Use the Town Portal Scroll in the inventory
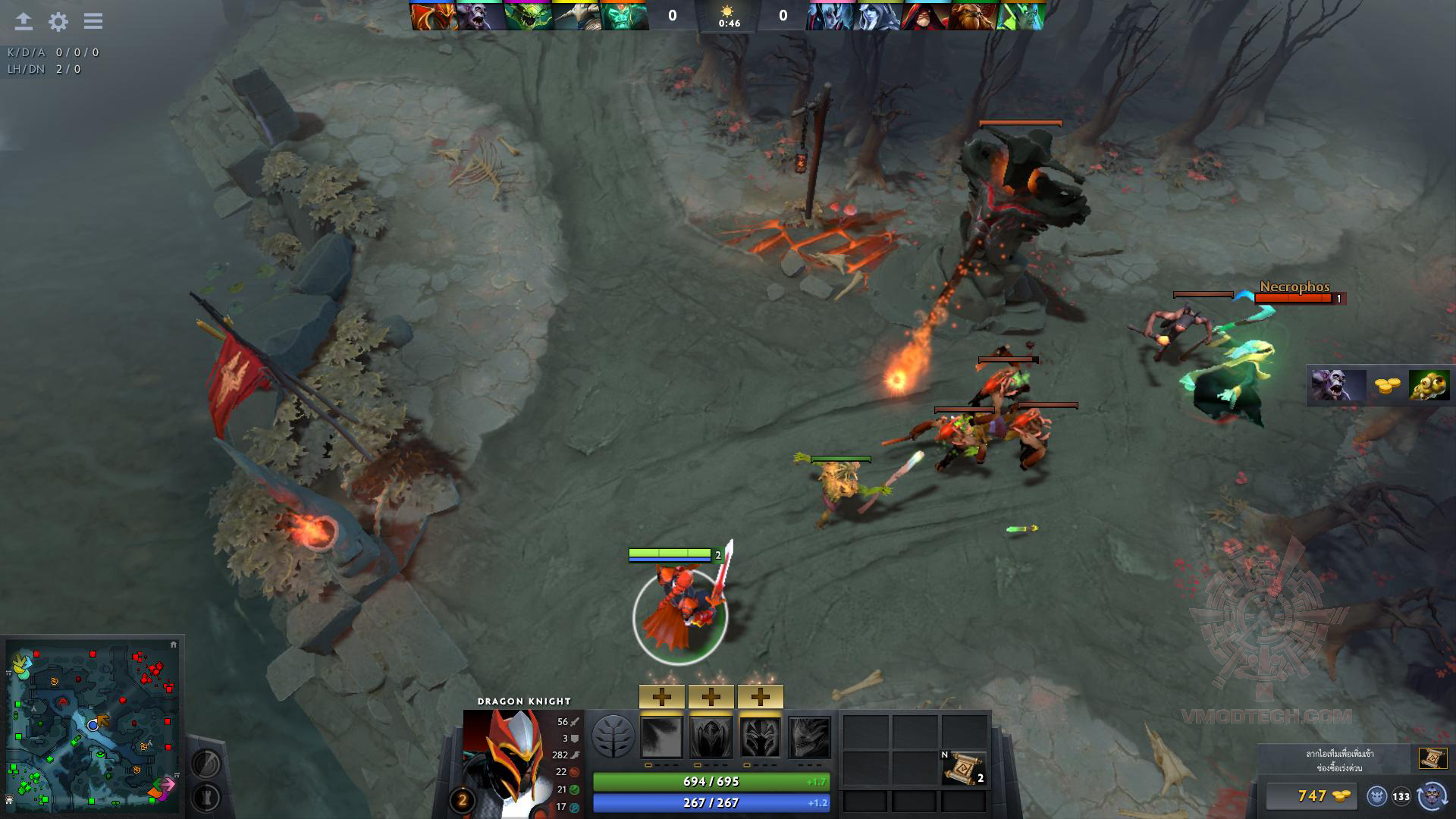 coord(963,767)
